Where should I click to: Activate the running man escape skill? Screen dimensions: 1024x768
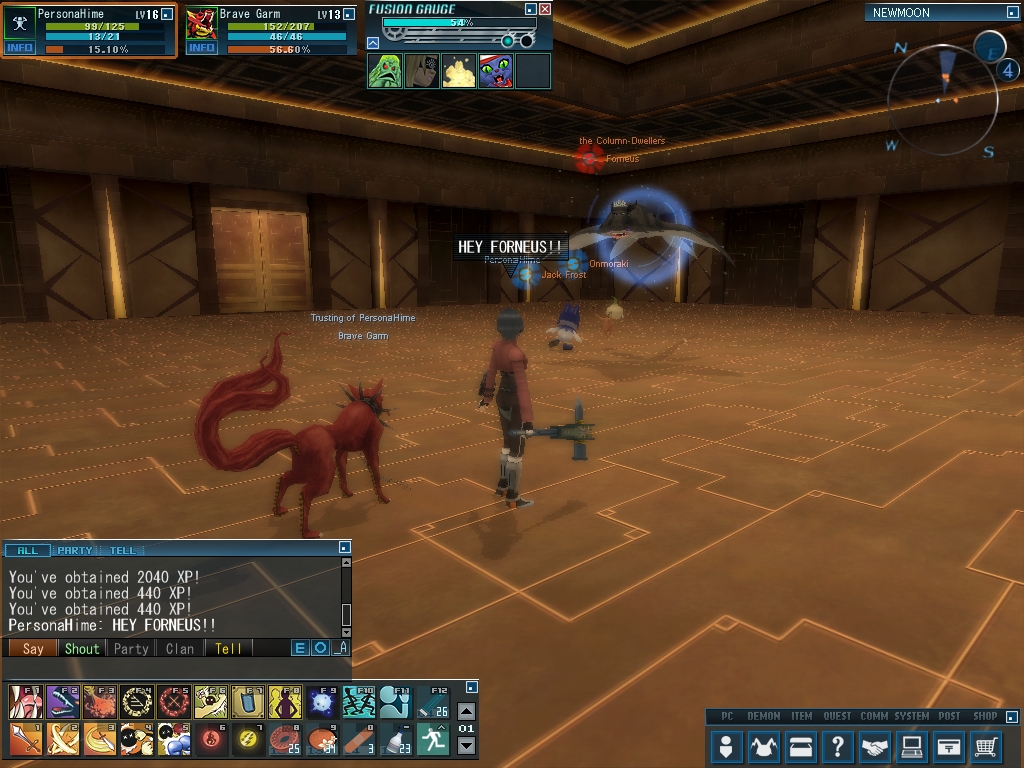tap(432, 739)
